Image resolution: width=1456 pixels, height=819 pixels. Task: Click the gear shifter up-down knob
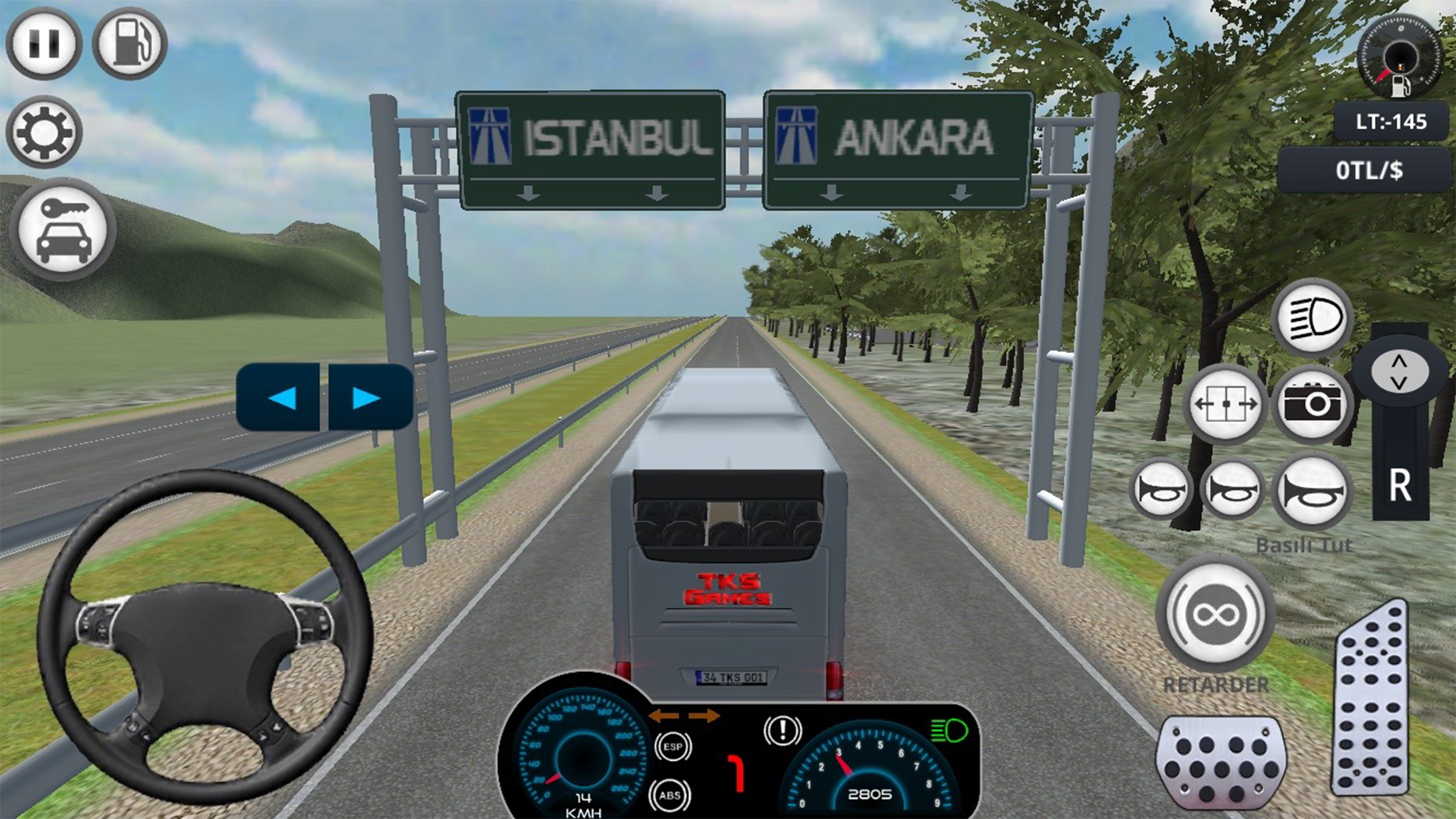(1399, 371)
